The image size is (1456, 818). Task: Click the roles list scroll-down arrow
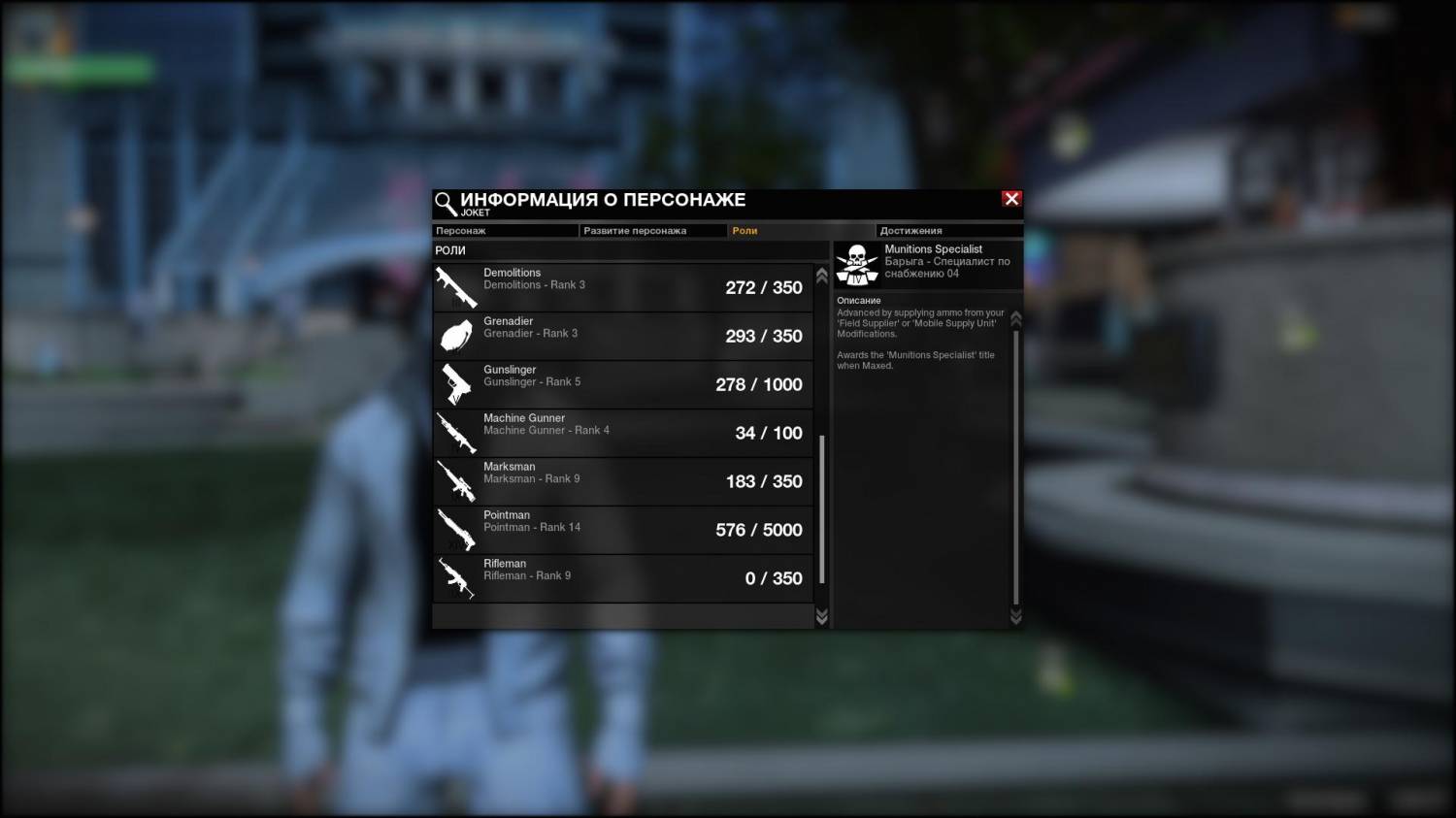pos(822,617)
